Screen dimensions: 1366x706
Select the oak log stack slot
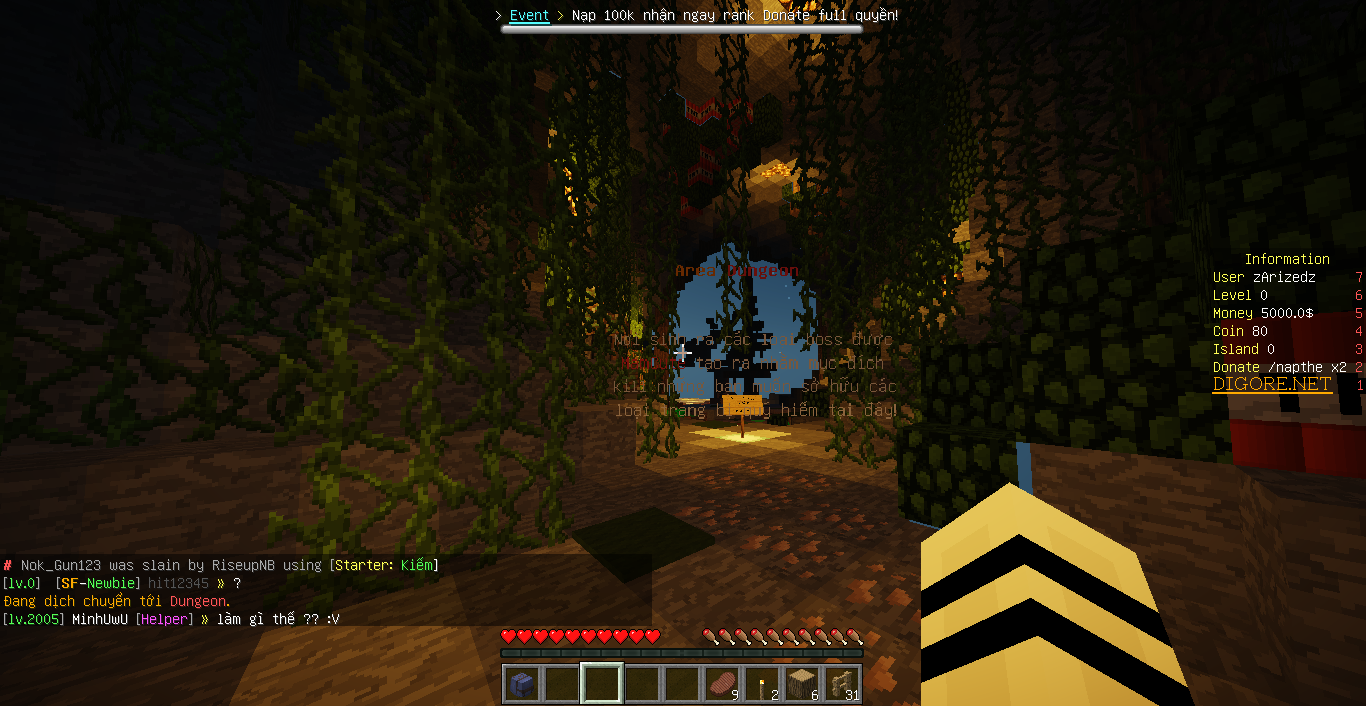coord(802,684)
